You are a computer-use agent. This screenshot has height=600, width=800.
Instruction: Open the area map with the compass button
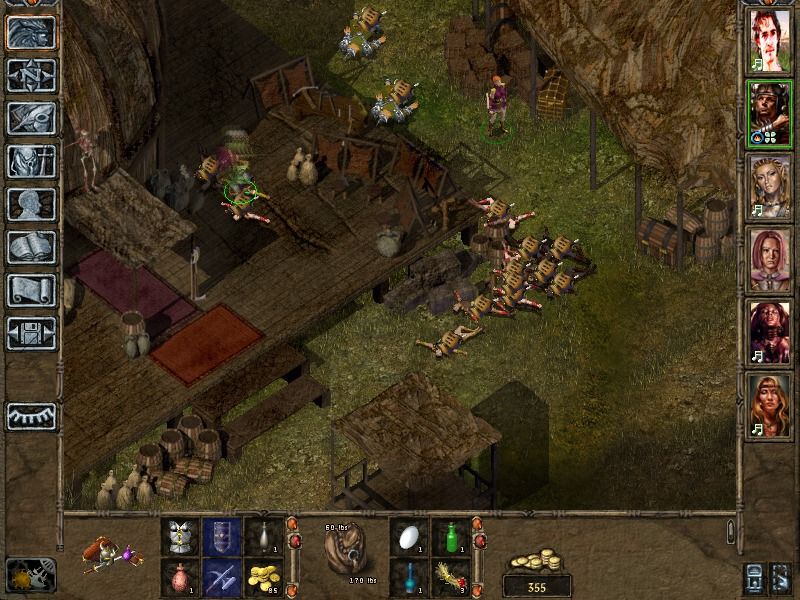[x=31, y=74]
